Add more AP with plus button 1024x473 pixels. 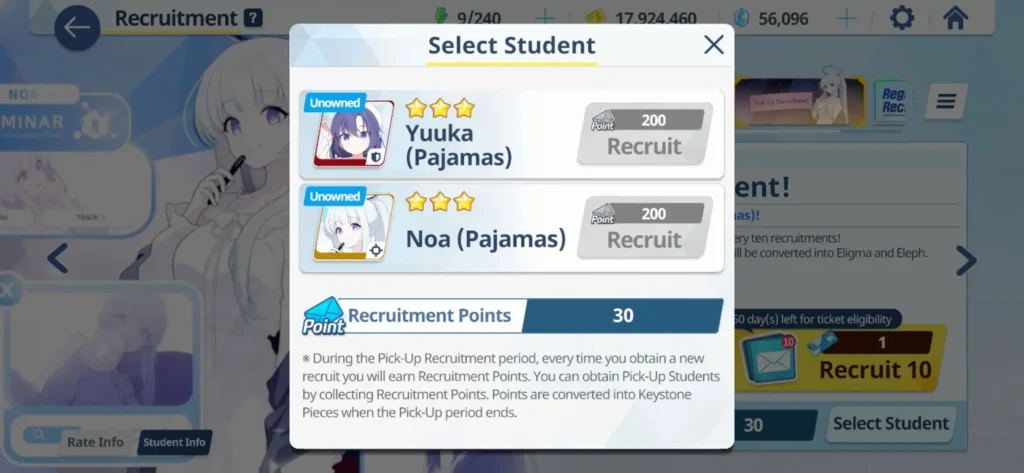pos(544,18)
